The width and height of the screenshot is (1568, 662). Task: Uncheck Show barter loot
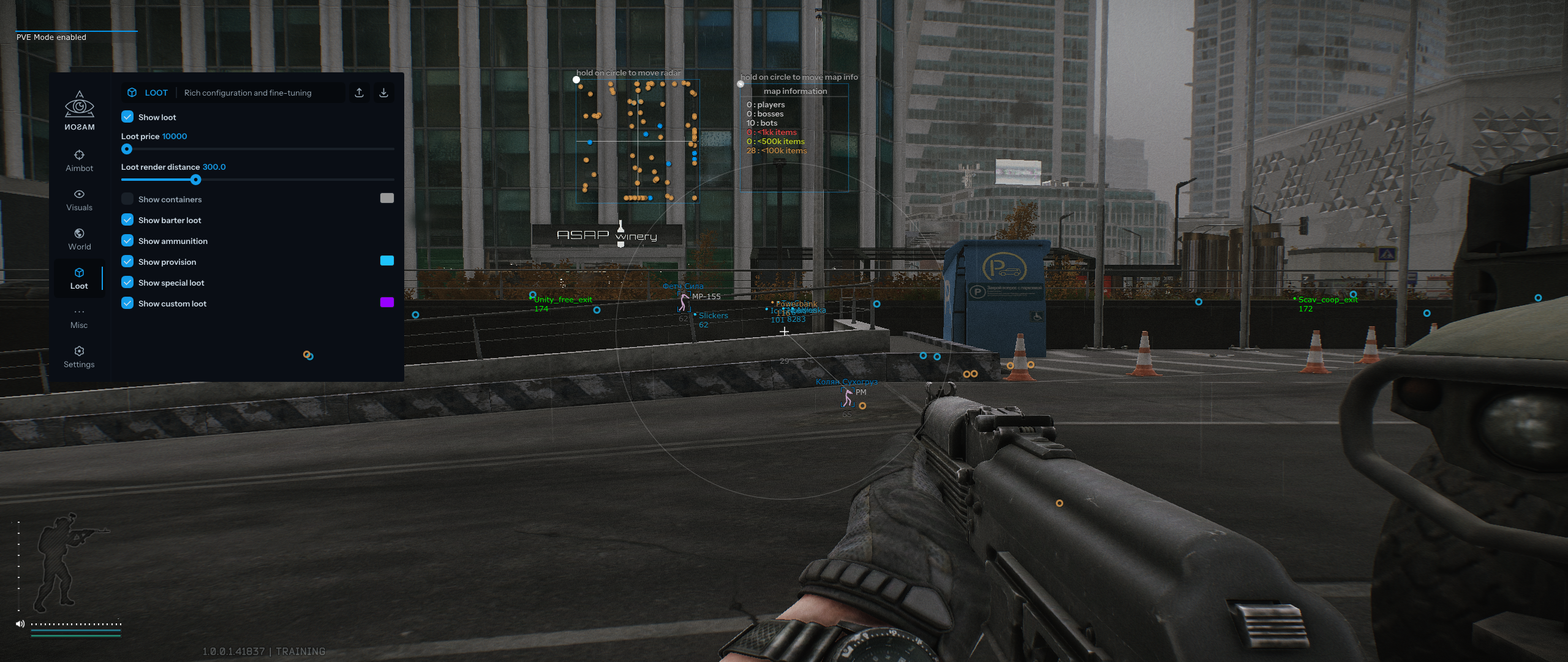tap(127, 220)
